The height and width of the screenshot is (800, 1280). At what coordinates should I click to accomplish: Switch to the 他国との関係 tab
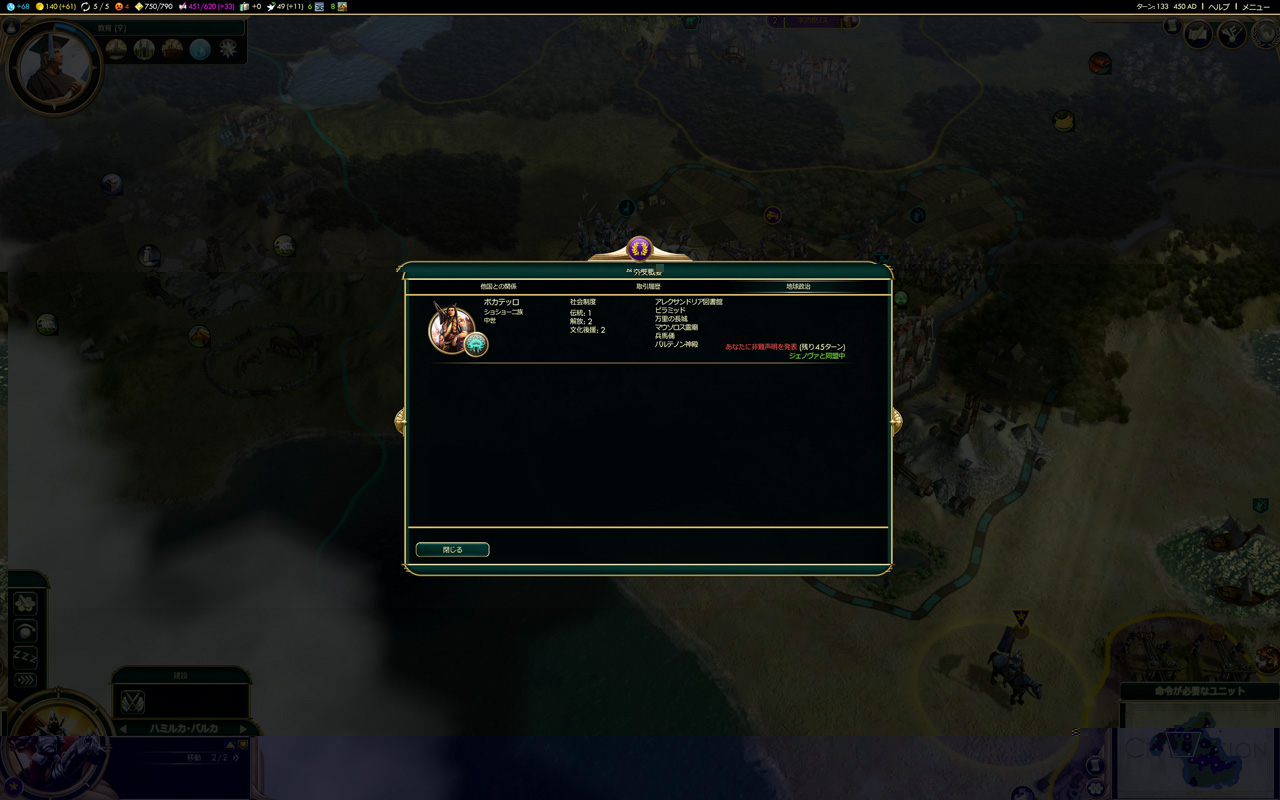tap(498, 287)
